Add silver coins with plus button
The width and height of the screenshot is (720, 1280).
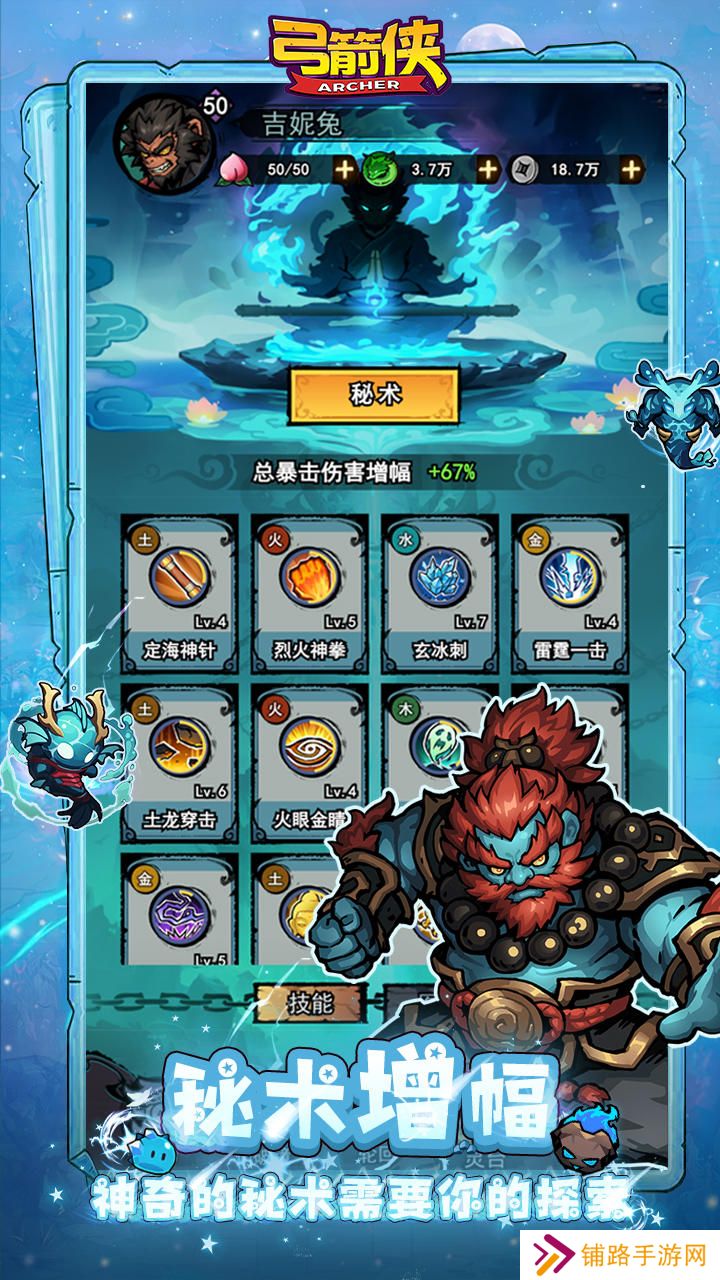(631, 169)
